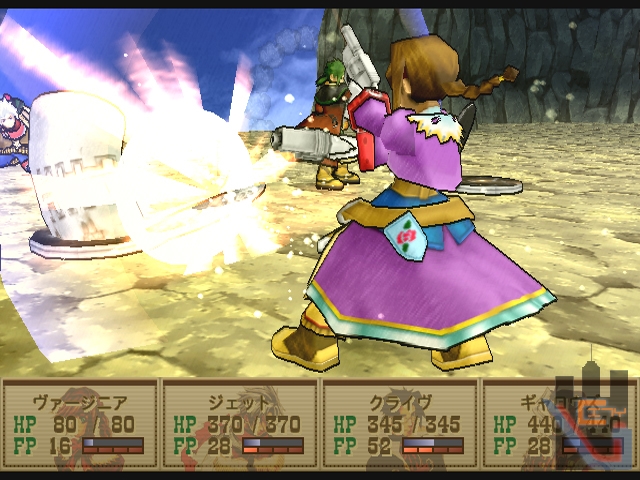The height and width of the screenshot is (480, 640).
Task: Choose Jet's party status panel
Action: point(240,424)
